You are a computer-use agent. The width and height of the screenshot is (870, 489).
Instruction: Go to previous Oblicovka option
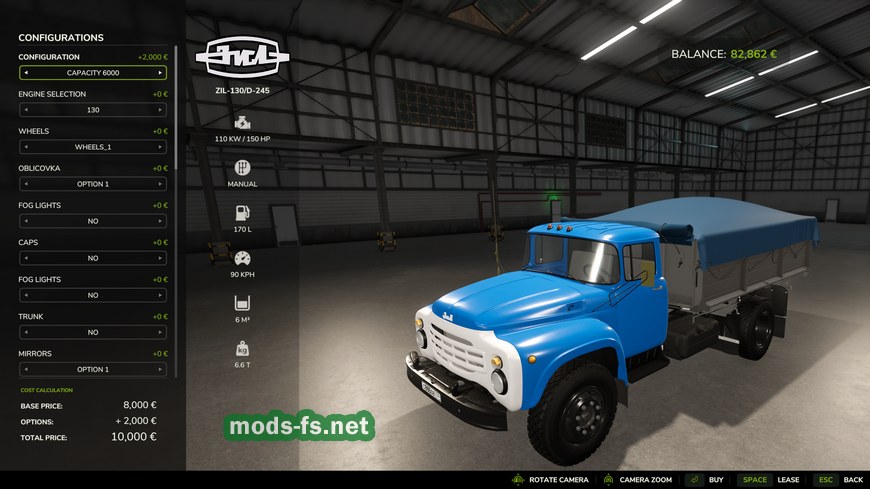[x=26, y=184]
